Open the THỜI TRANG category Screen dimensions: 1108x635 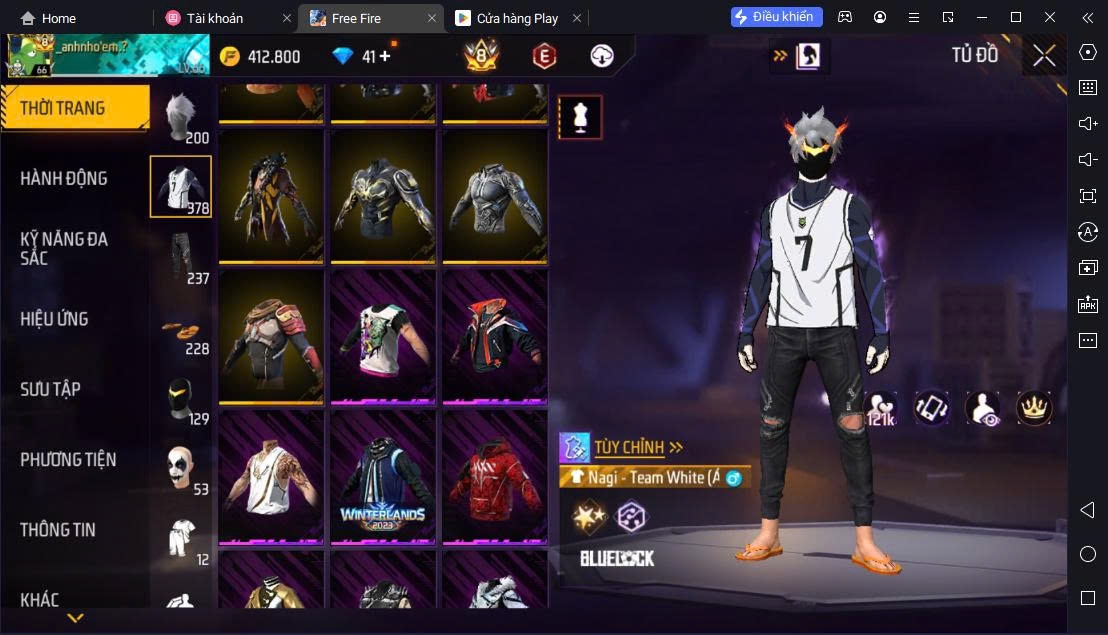[x=74, y=108]
